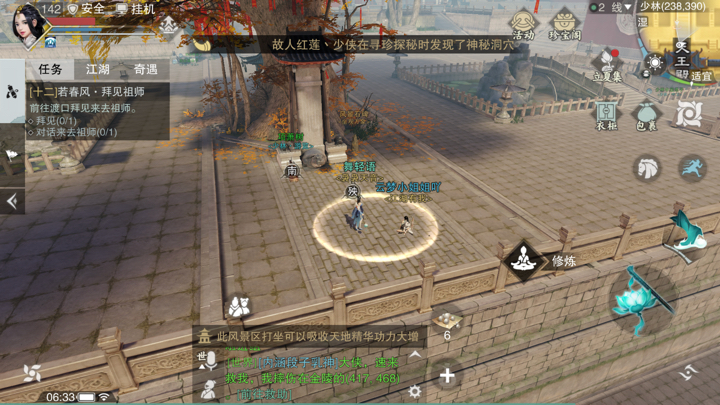
Task: Click the 前往救助 link in chat
Action: click(262, 394)
